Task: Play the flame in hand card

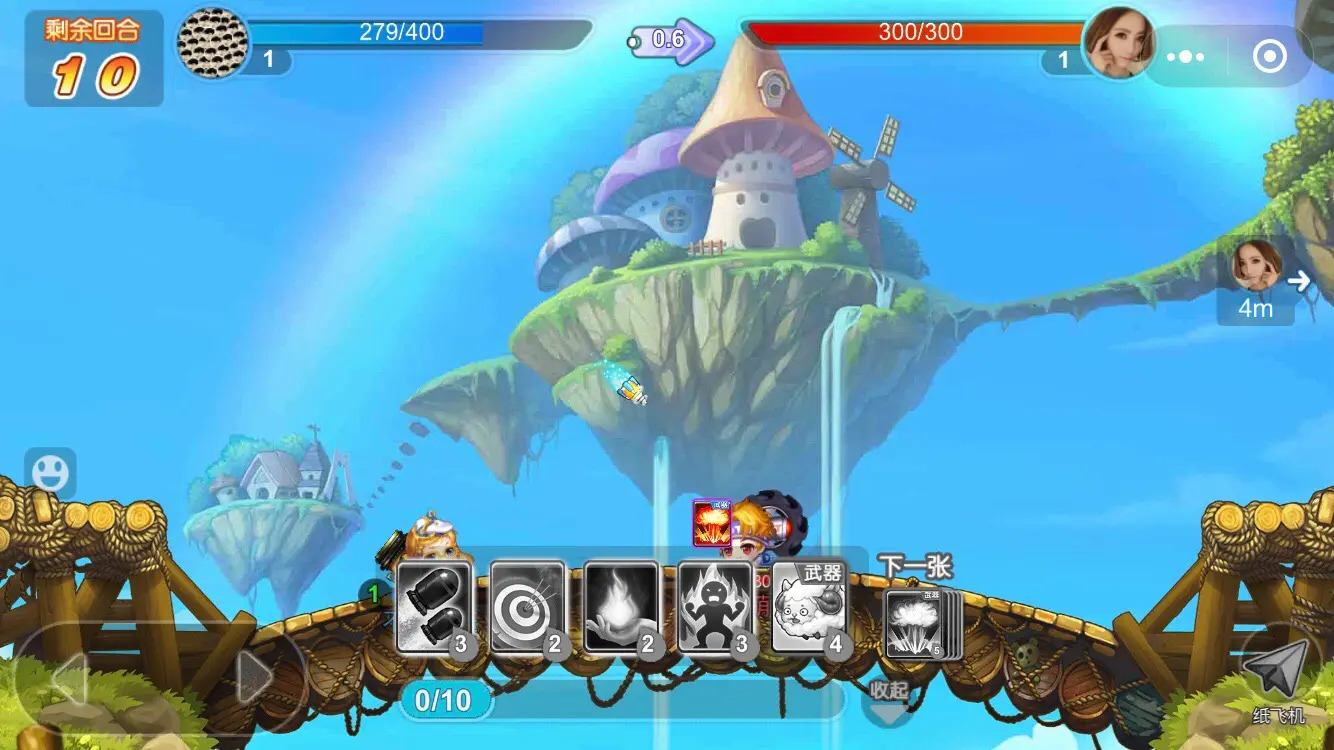Action: (621, 607)
